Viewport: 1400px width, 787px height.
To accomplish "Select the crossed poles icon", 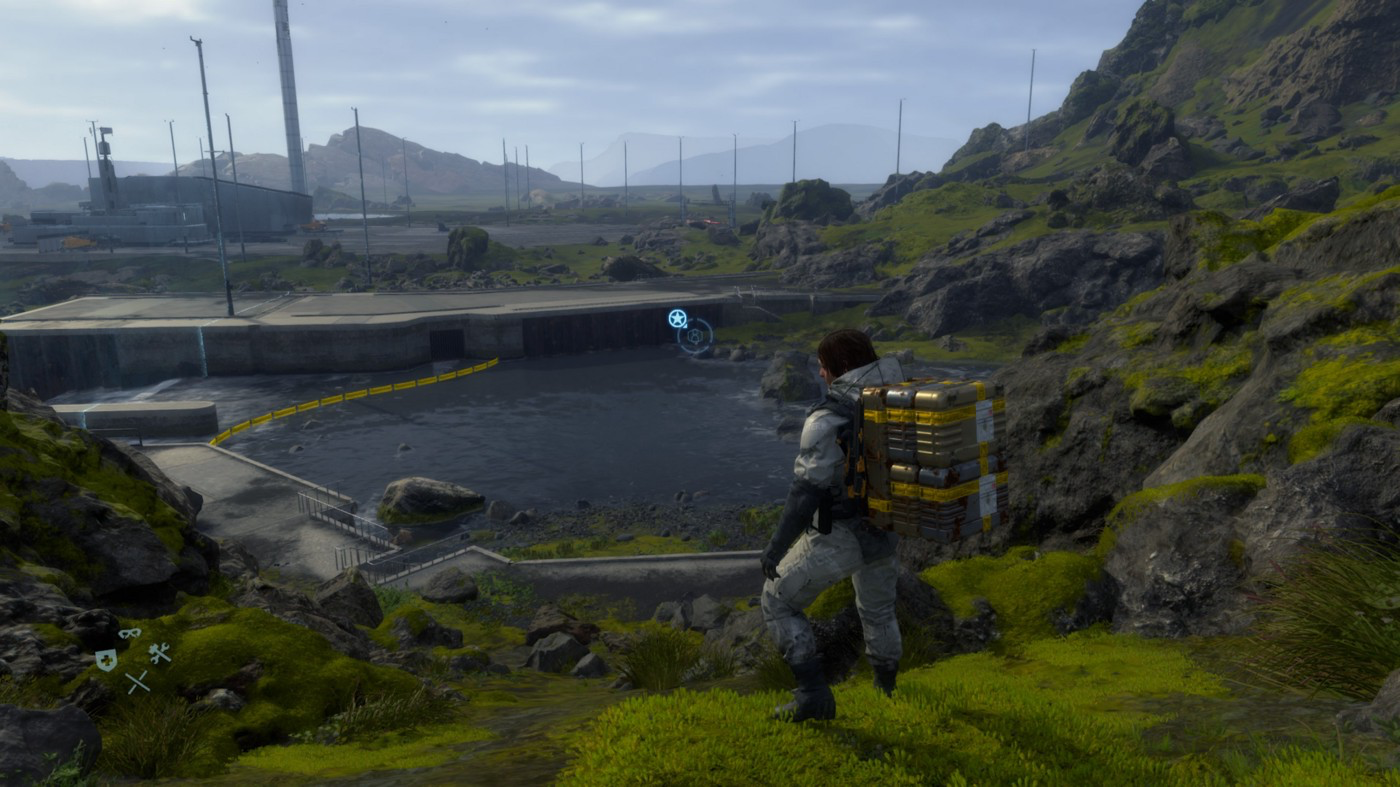I will 137,682.
